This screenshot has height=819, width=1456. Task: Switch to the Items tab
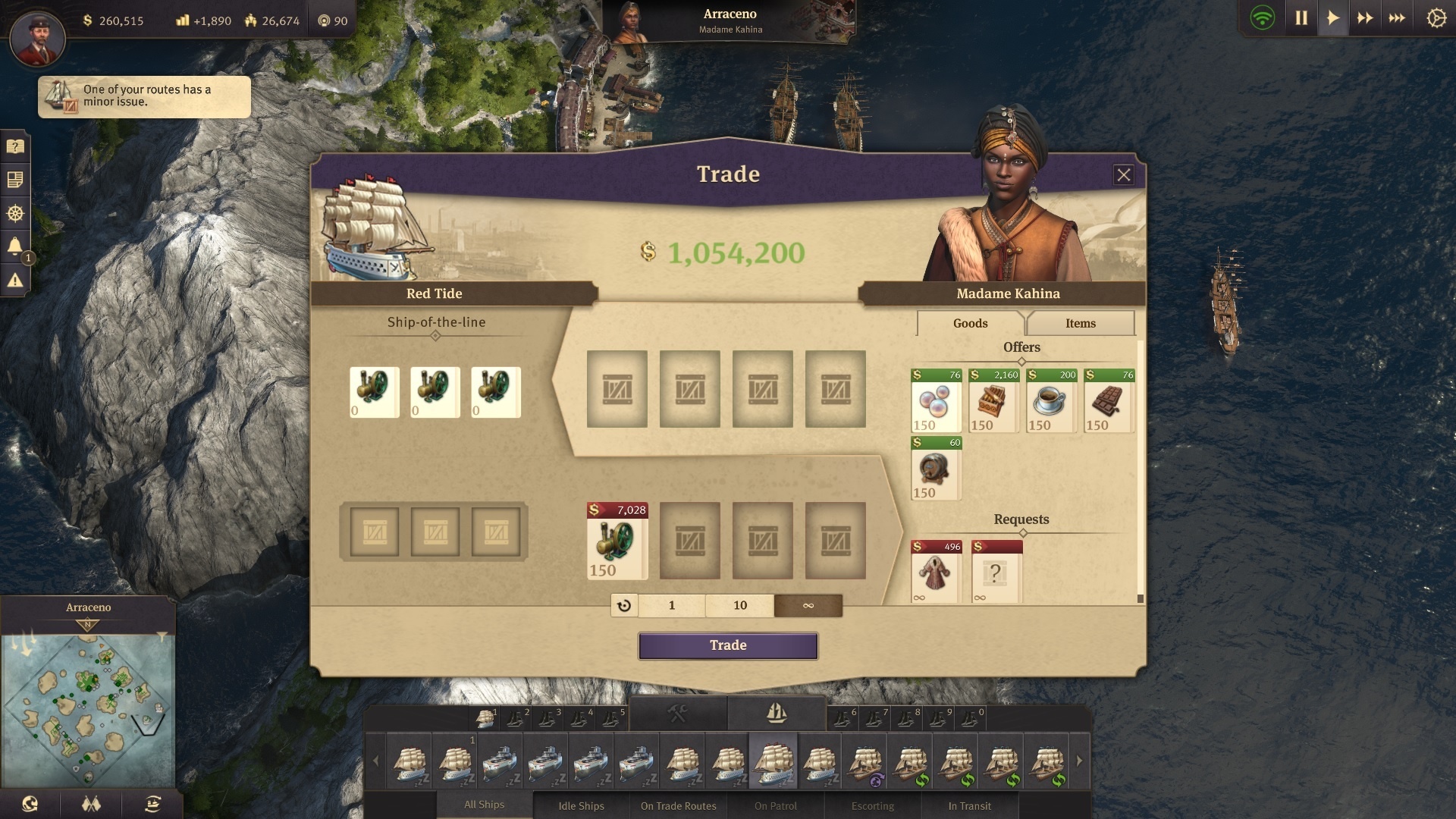click(1080, 323)
